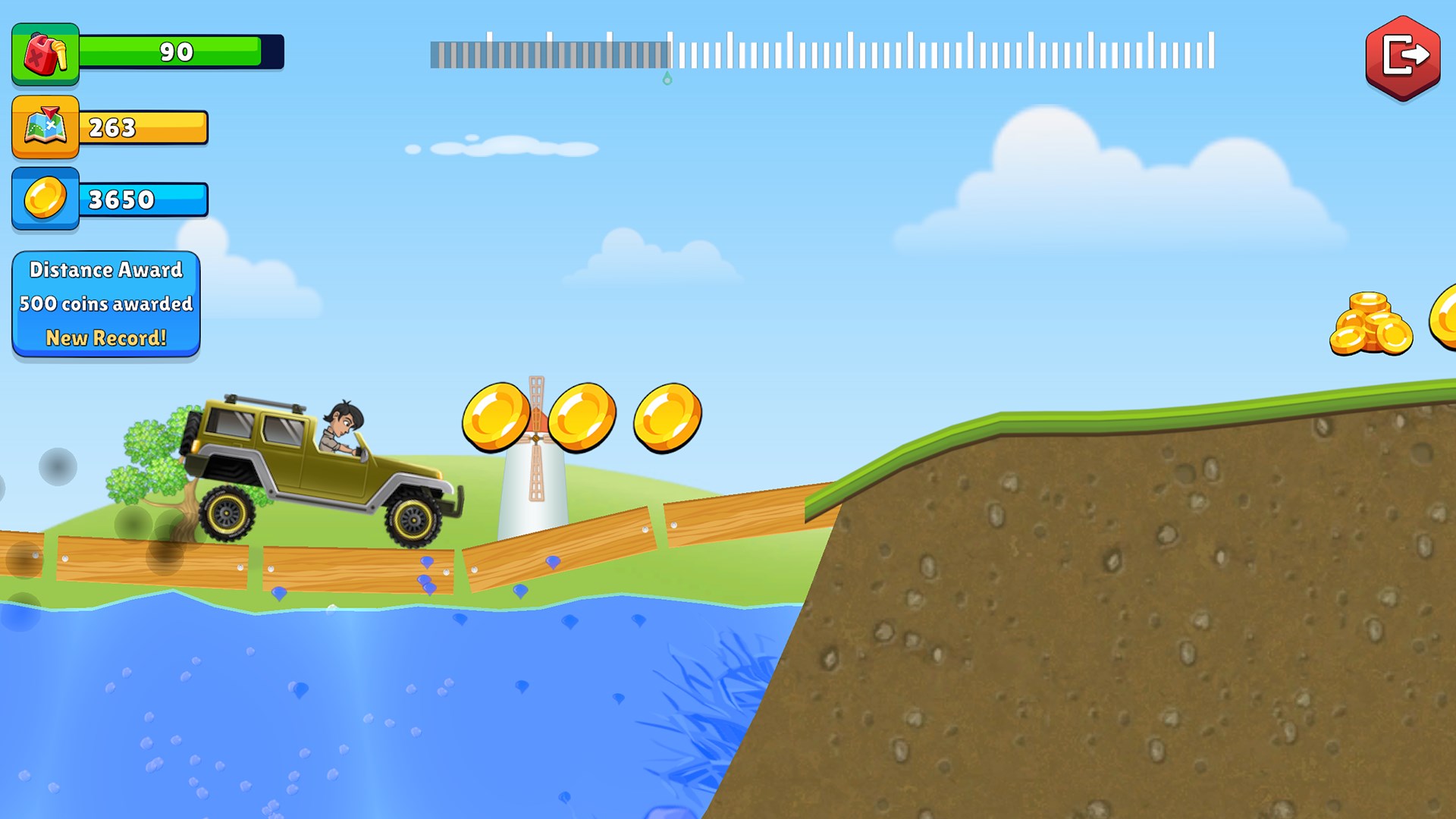
Task: Tap the partially visible coin at screen edge
Action: (1445, 318)
